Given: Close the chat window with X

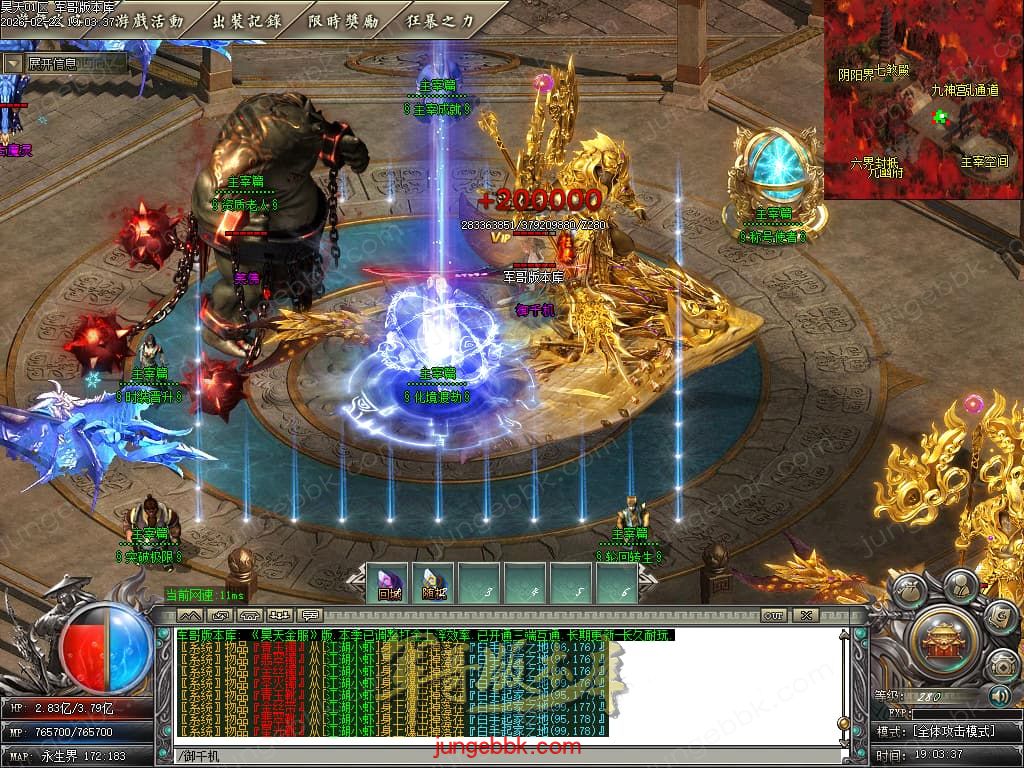Looking at the screenshot, I should point(805,615).
